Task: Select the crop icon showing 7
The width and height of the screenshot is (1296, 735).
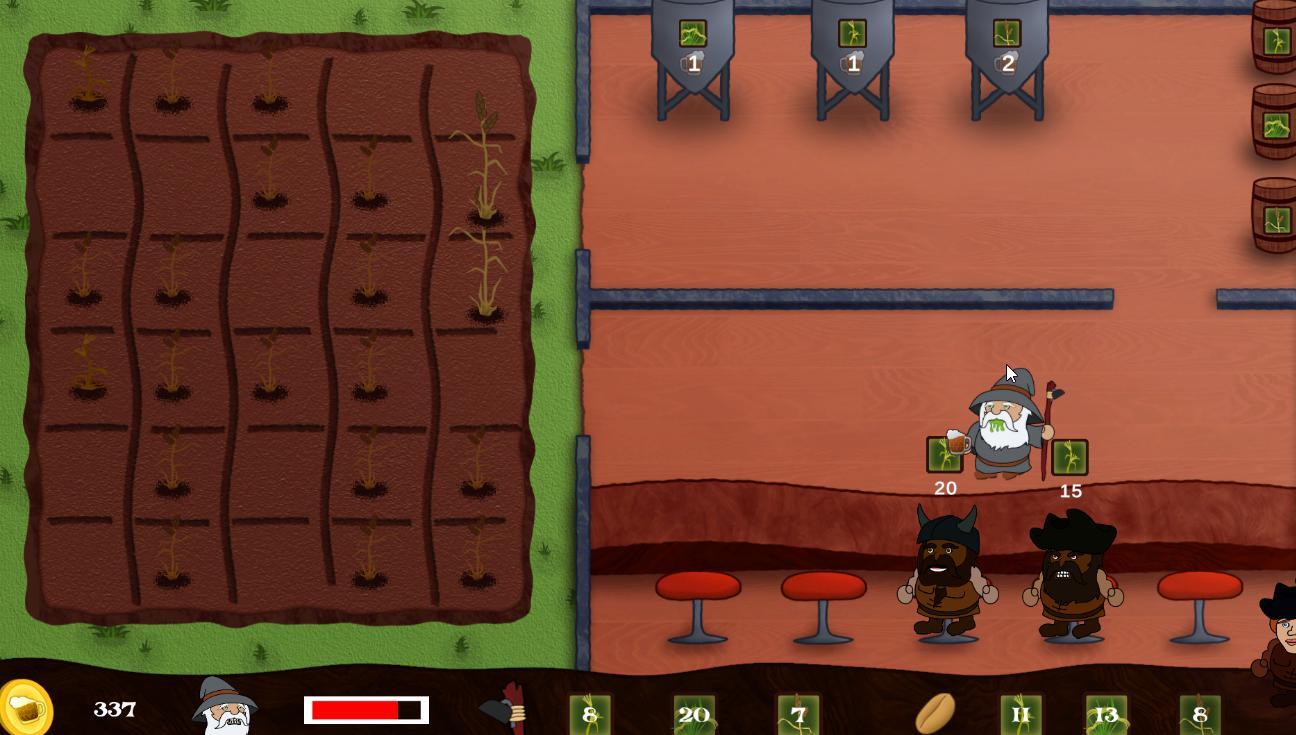Action: (799, 712)
